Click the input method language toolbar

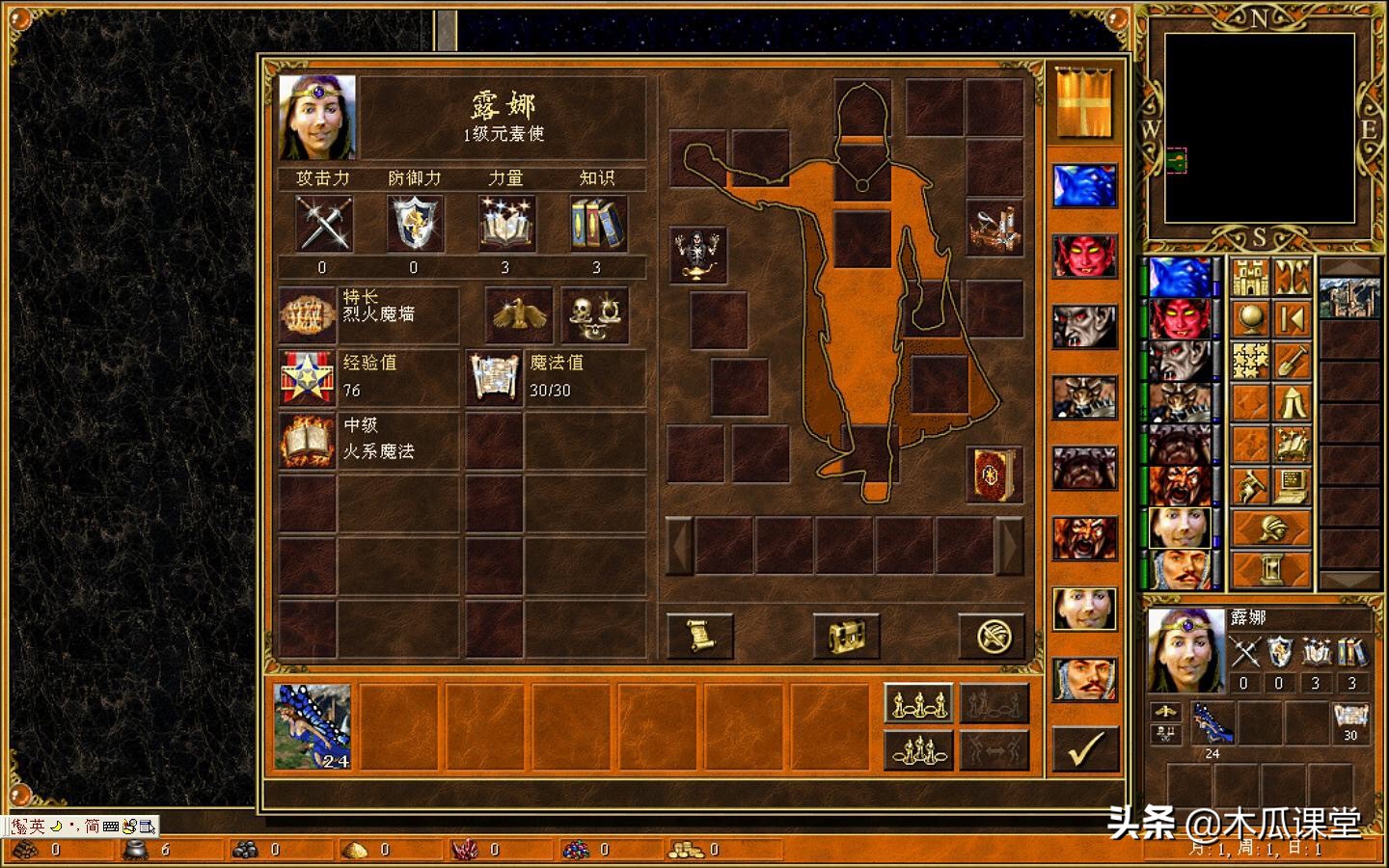pyautogui.click(x=83, y=827)
